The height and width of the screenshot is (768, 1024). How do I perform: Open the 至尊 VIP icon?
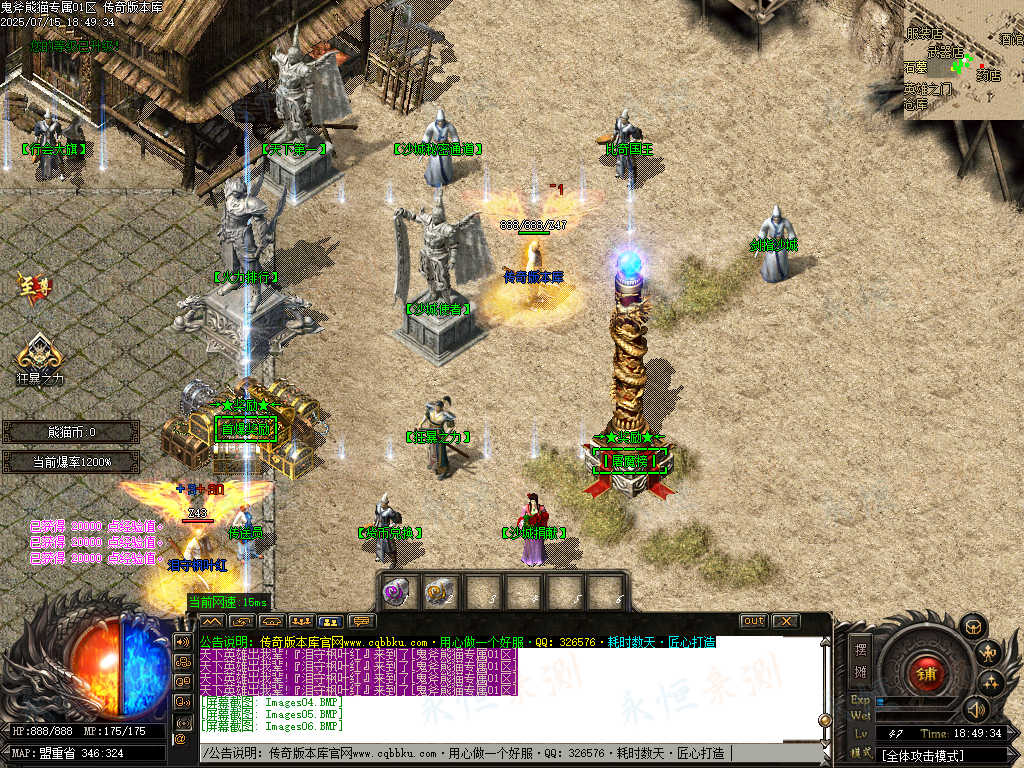pos(33,288)
